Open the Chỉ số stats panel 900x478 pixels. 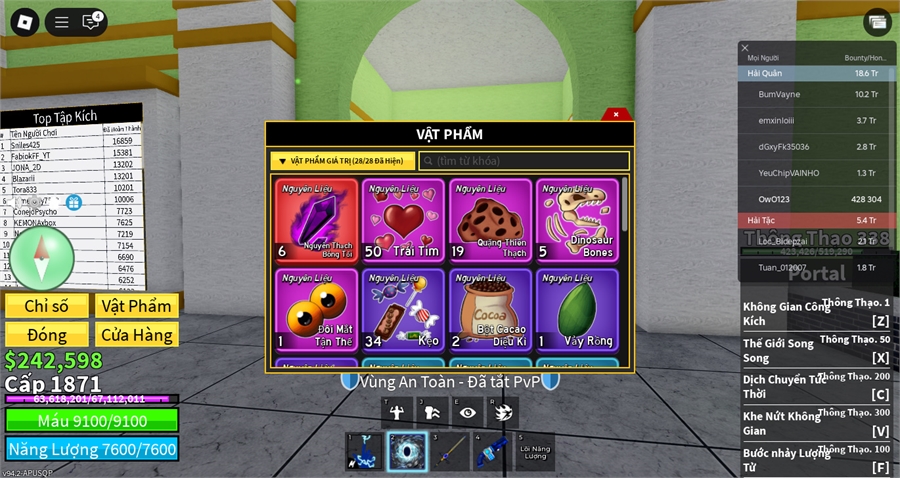pyautogui.click(x=46, y=306)
